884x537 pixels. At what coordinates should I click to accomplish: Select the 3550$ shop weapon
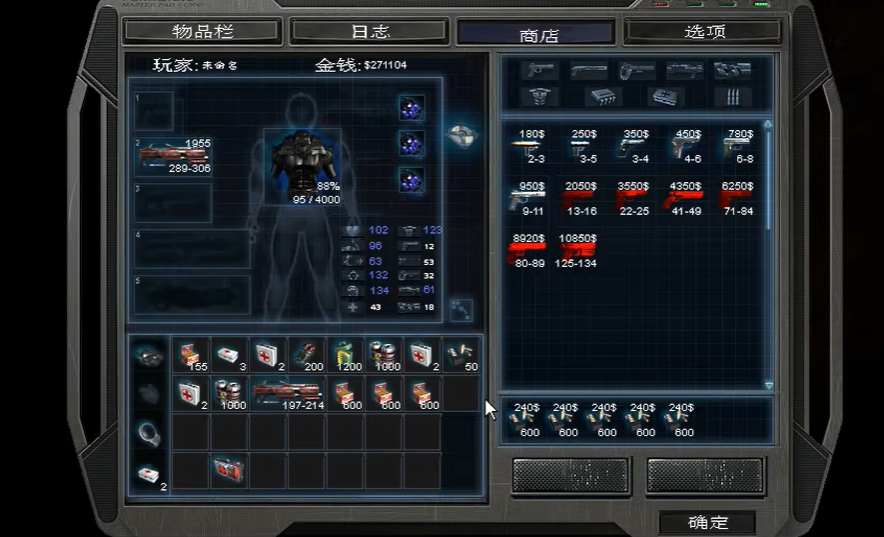point(632,199)
